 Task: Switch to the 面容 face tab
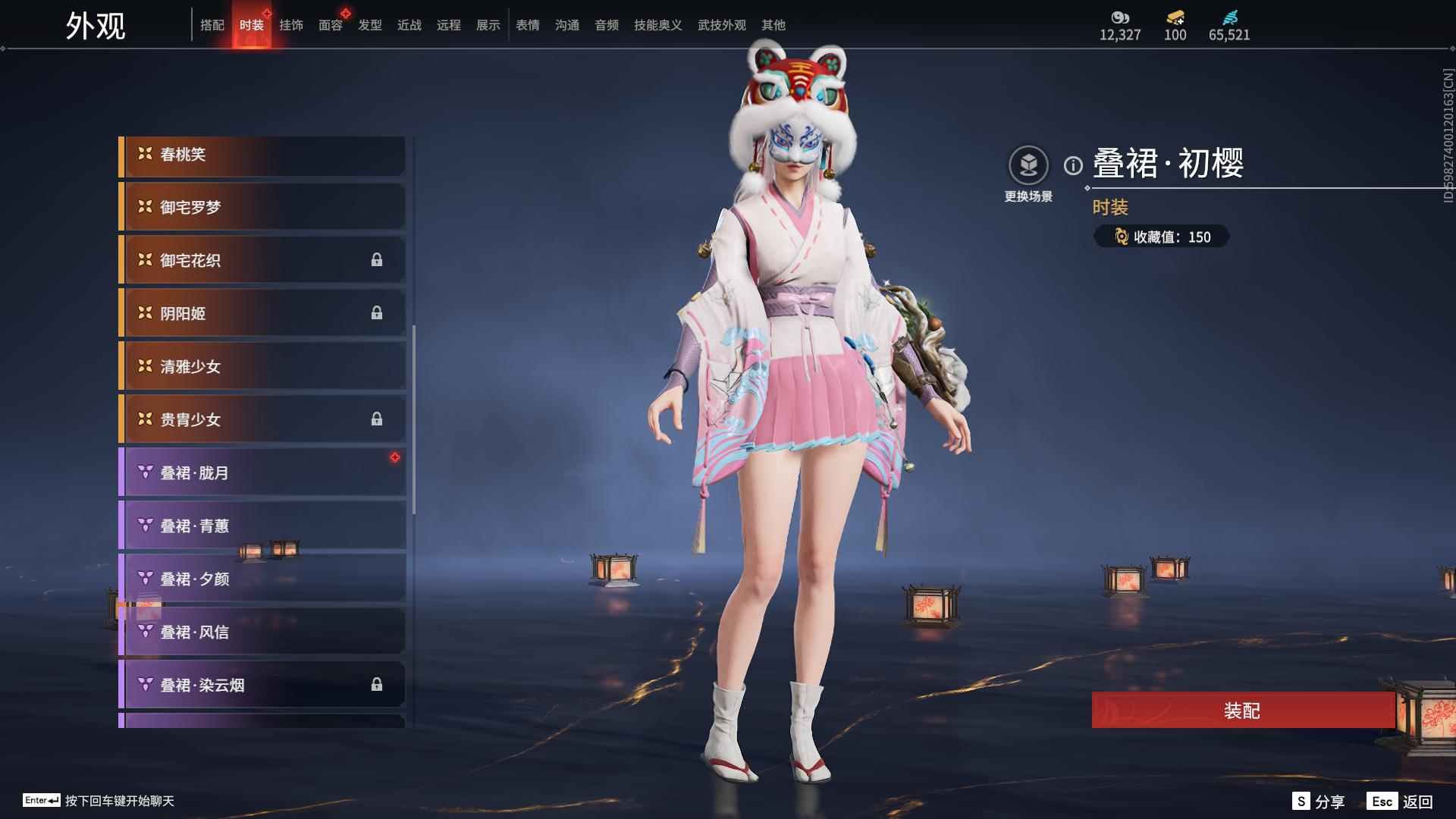tap(331, 25)
